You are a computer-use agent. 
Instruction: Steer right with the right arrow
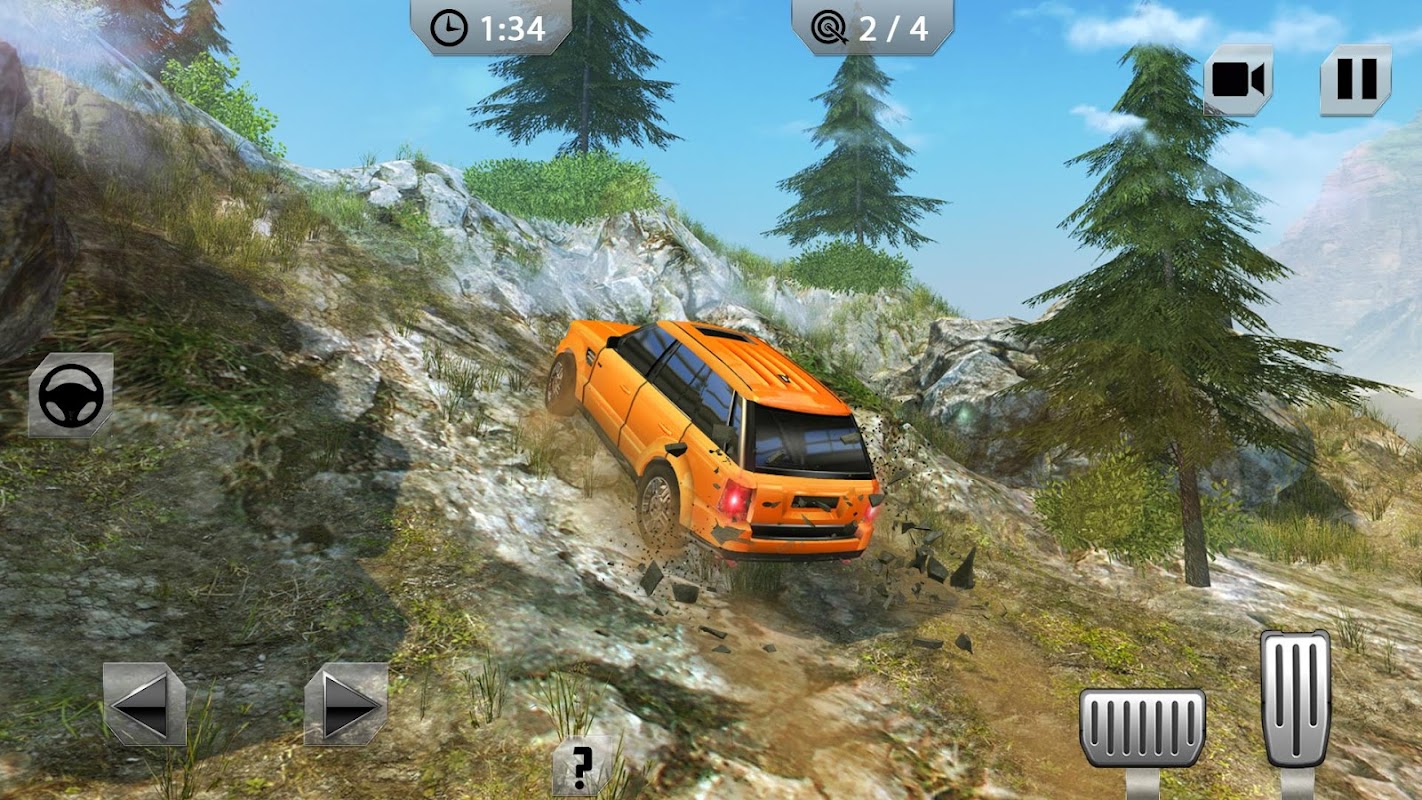pos(346,704)
